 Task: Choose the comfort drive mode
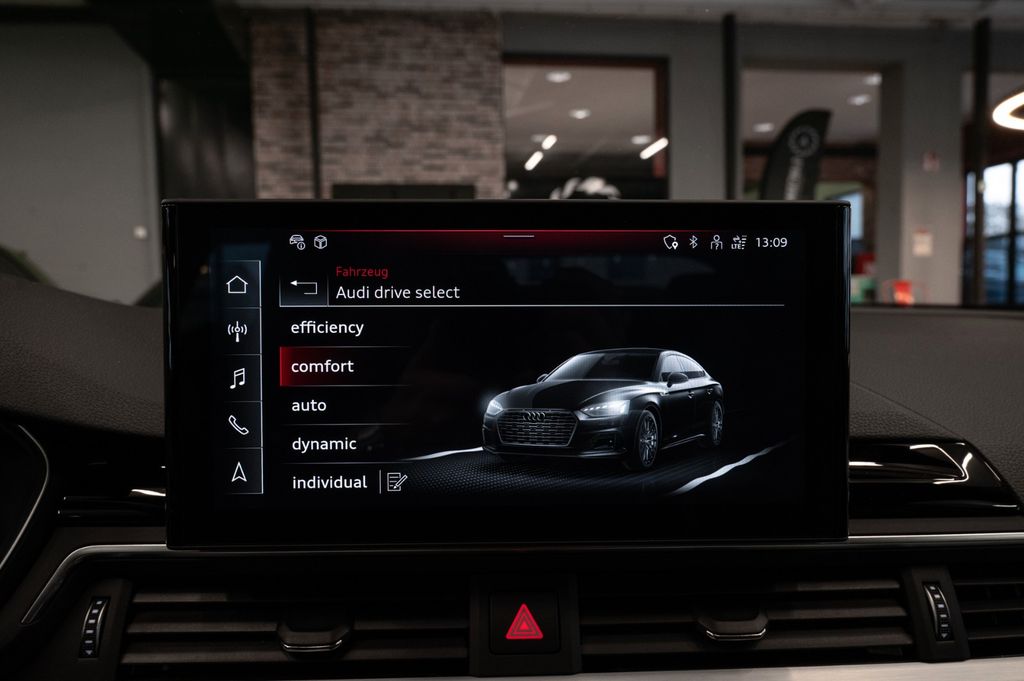click(x=322, y=367)
